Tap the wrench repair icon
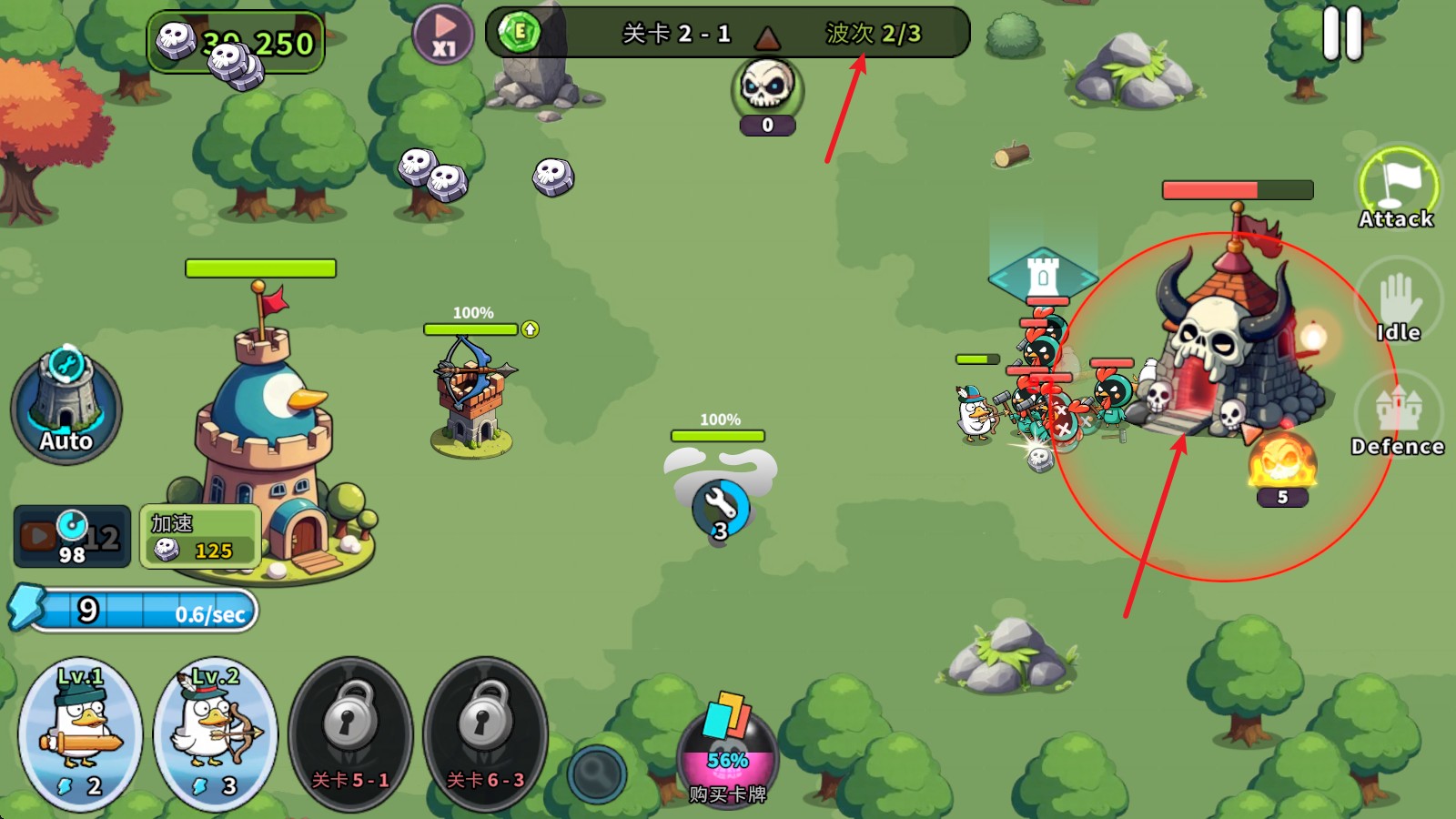This screenshot has height=819, width=1456. point(720,507)
